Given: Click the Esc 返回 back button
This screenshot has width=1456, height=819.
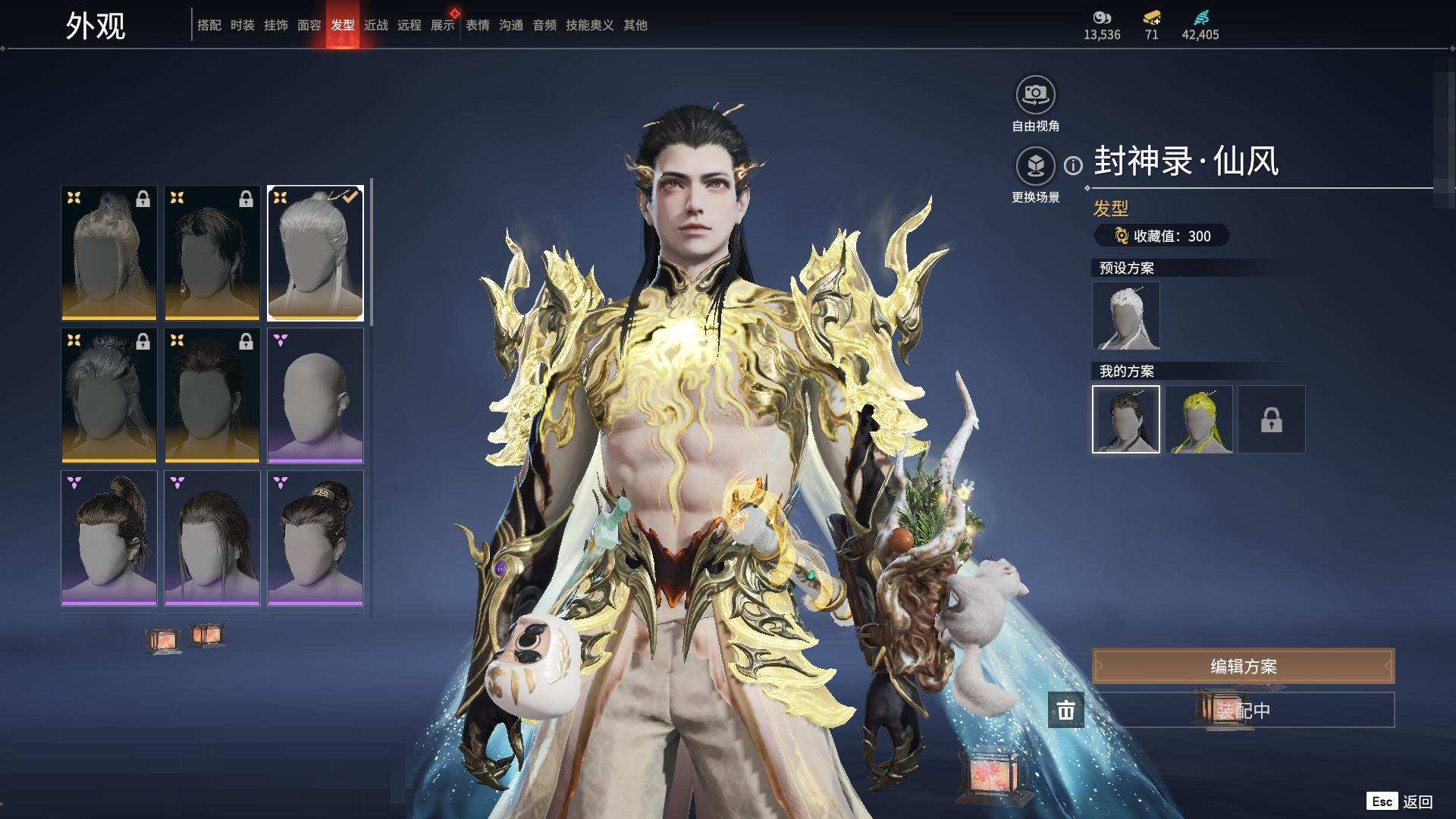Looking at the screenshot, I should (1400, 801).
